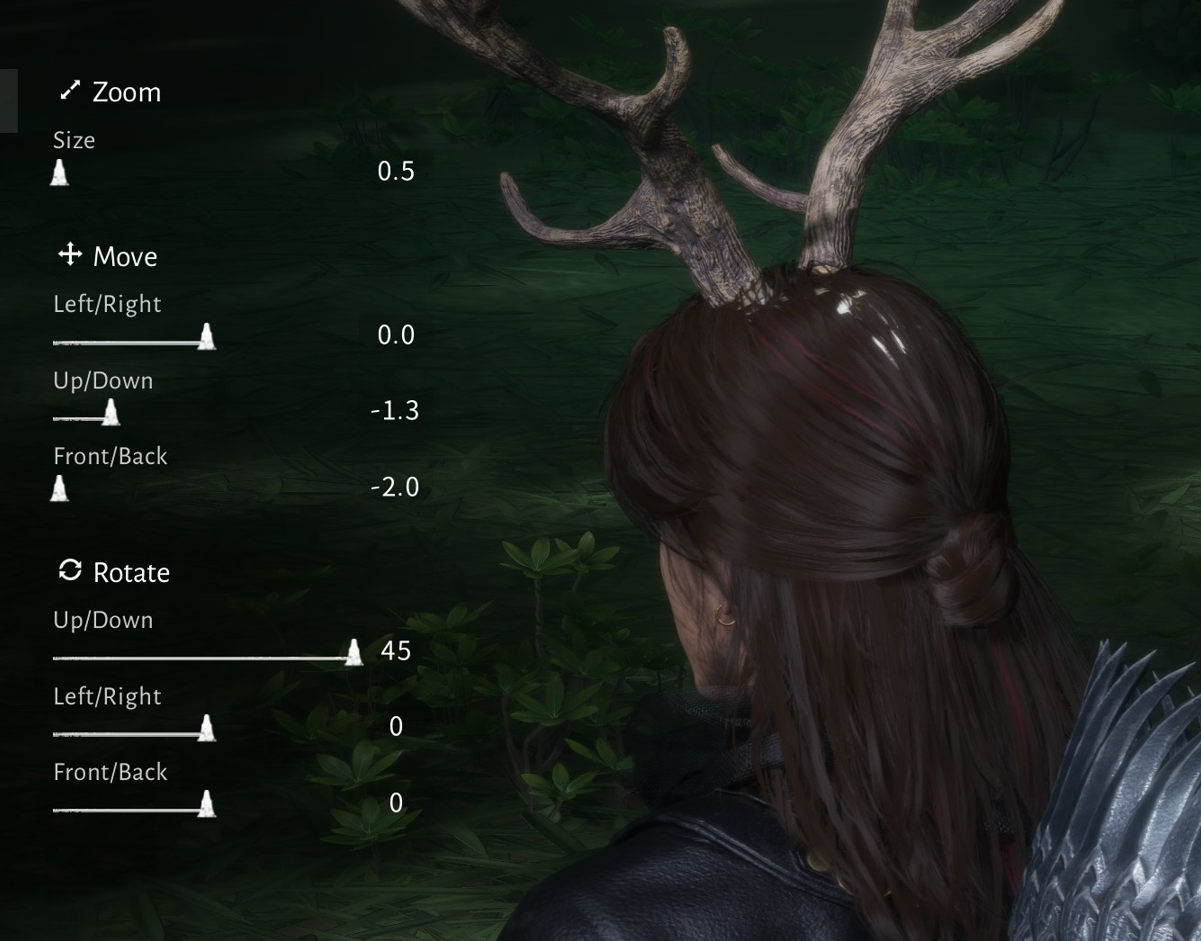The height and width of the screenshot is (941, 1201).
Task: Adjust the Move Left/Right slider handle
Action: tap(206, 337)
